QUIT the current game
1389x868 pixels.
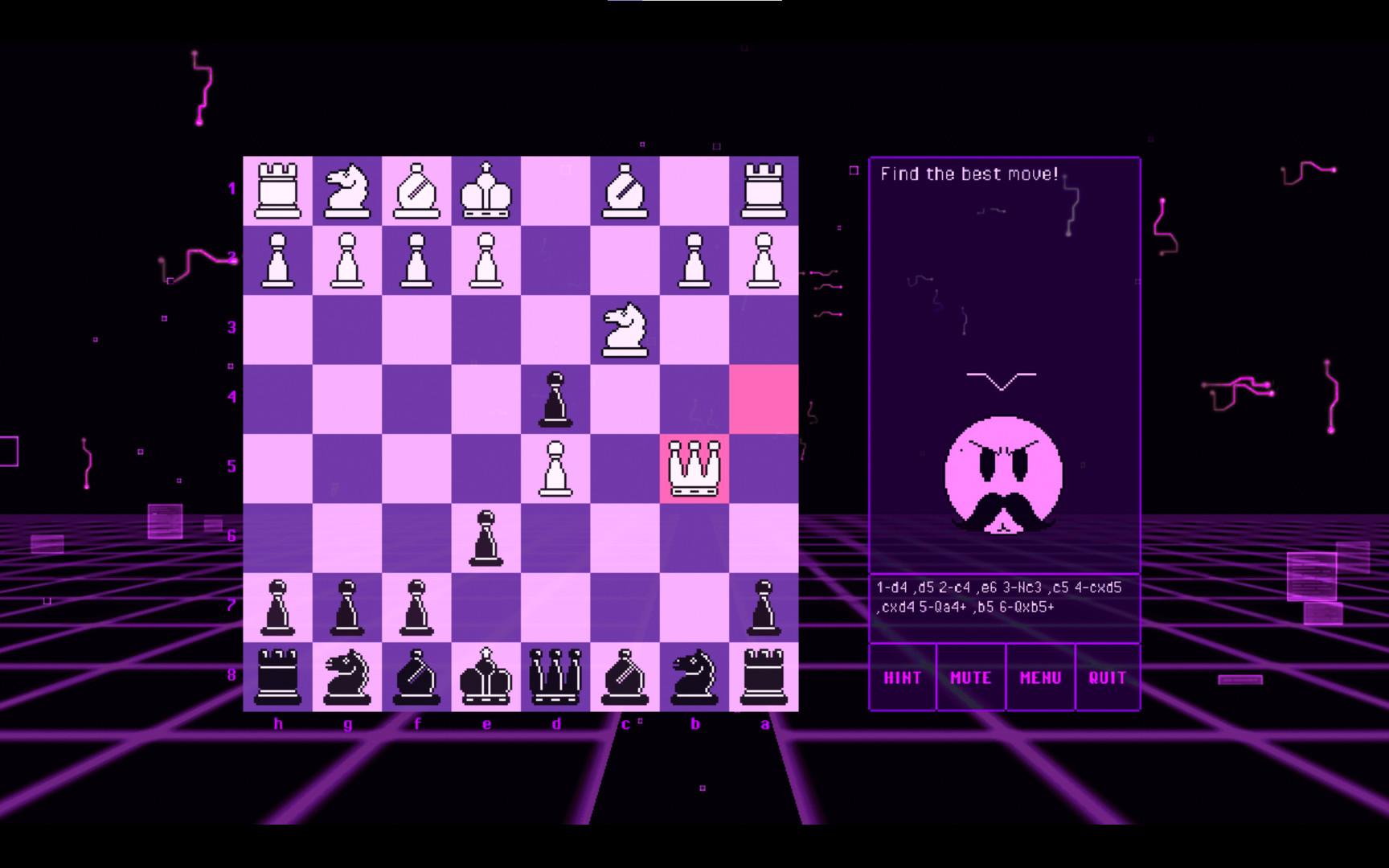pyautogui.click(x=1109, y=678)
